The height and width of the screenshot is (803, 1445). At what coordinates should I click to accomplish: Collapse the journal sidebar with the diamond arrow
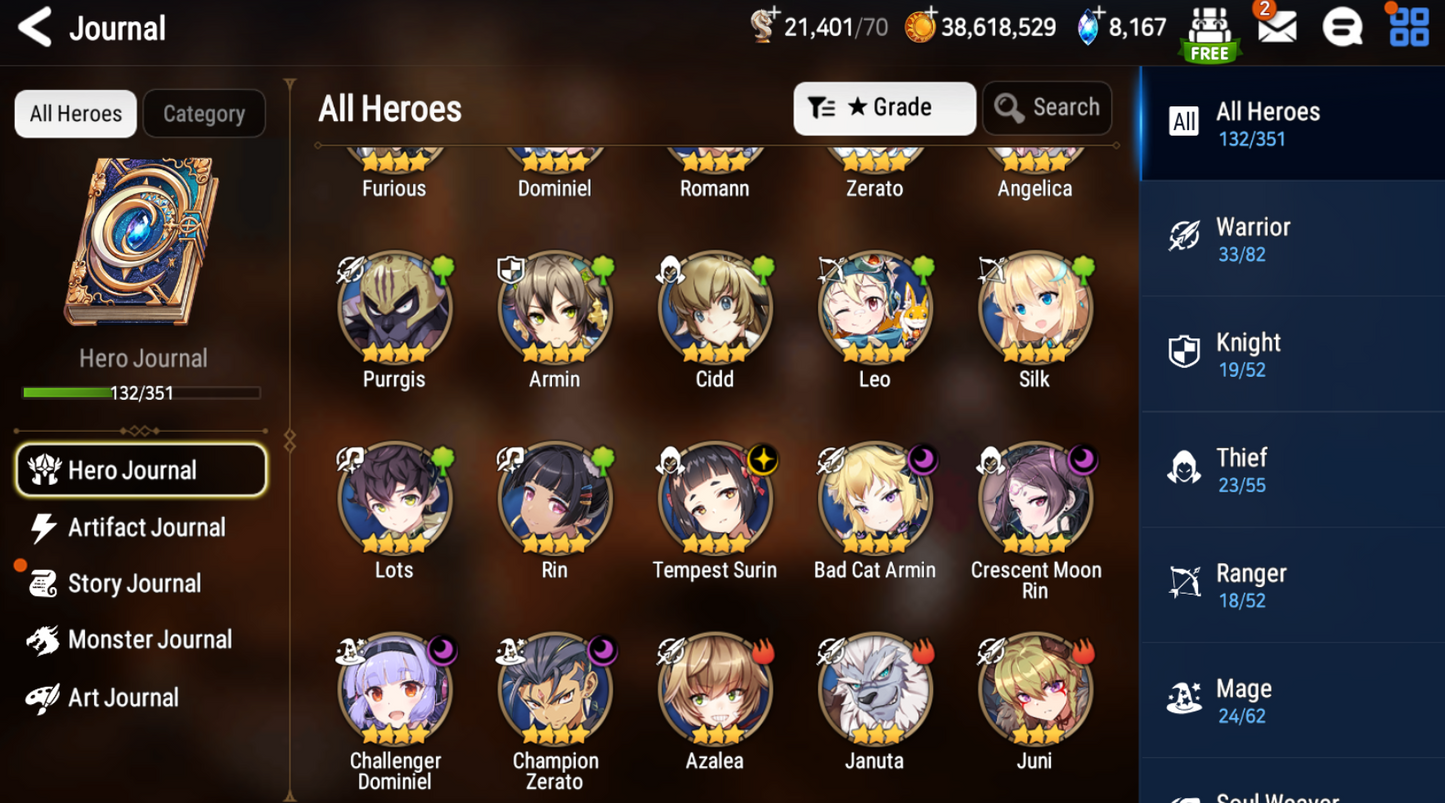pyautogui.click(x=289, y=438)
